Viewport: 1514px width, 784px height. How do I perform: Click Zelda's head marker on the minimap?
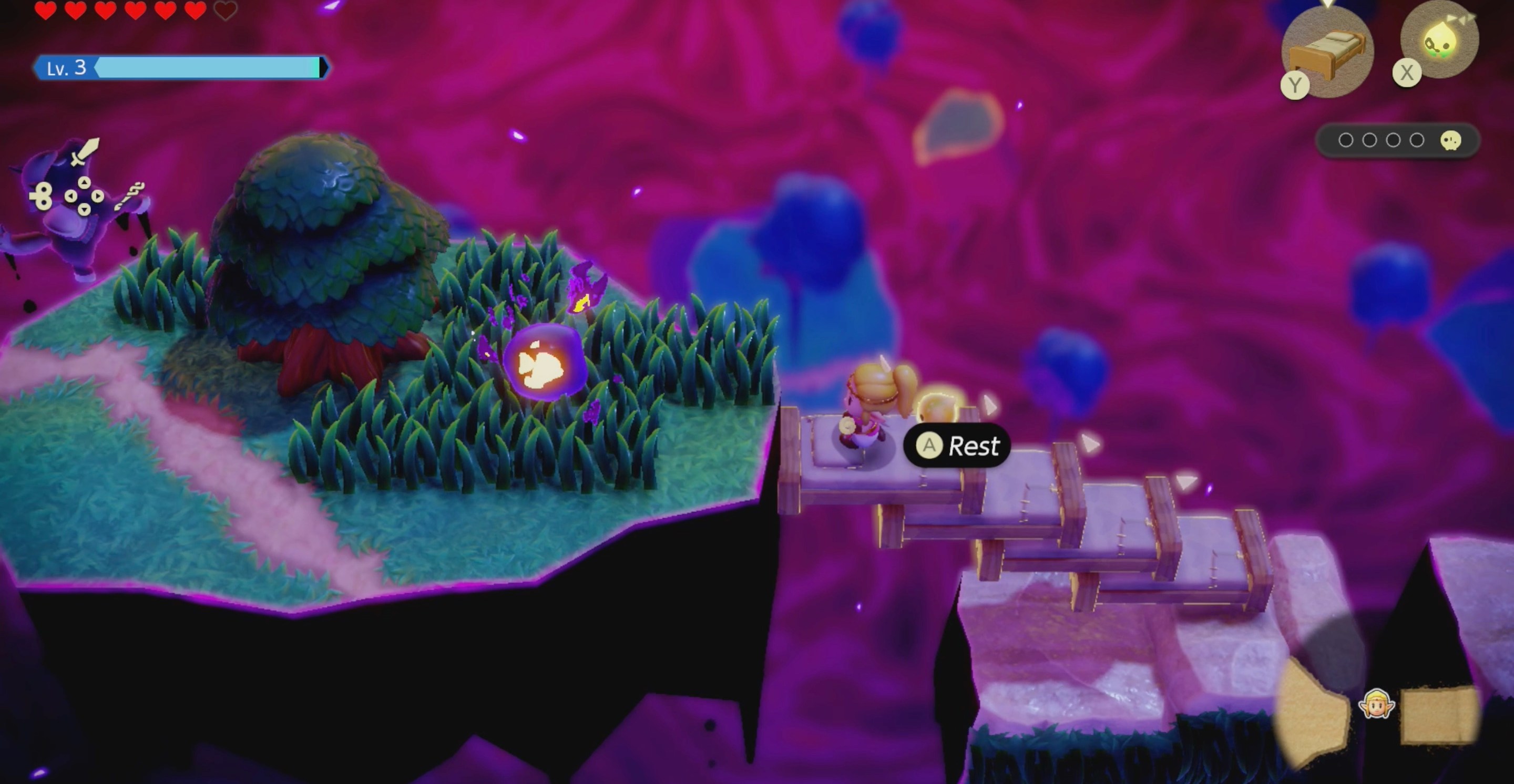tap(1376, 704)
